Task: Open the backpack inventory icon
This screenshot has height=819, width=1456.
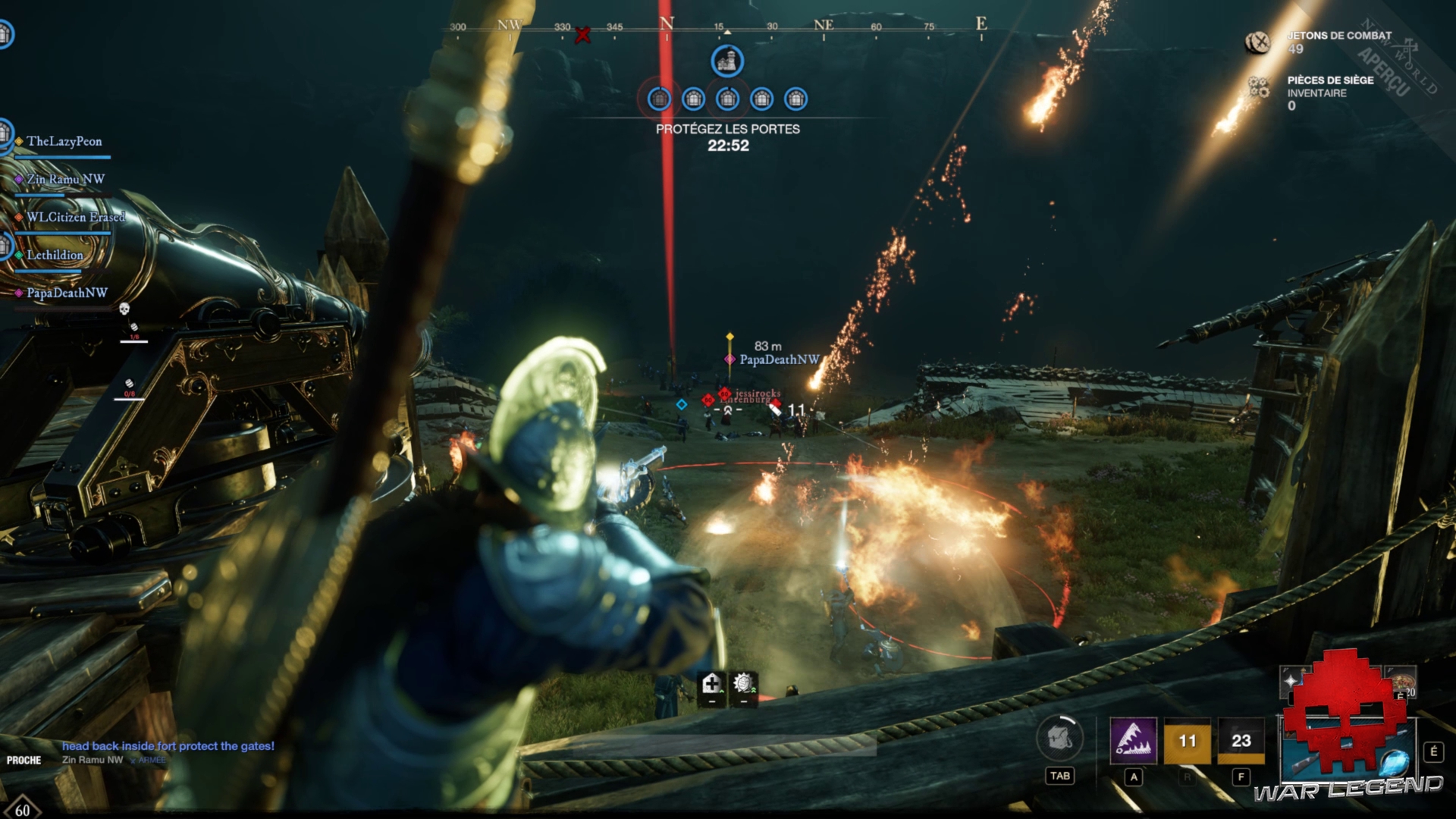Action: click(1059, 739)
